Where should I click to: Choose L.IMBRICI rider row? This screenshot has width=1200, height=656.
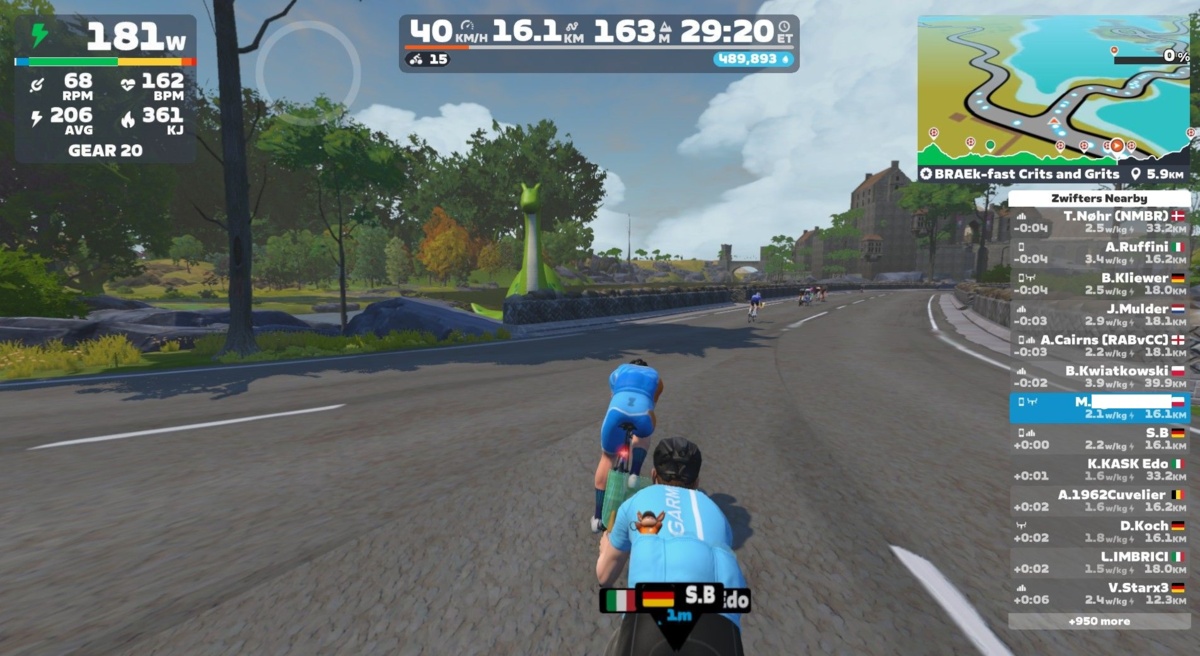(1098, 563)
